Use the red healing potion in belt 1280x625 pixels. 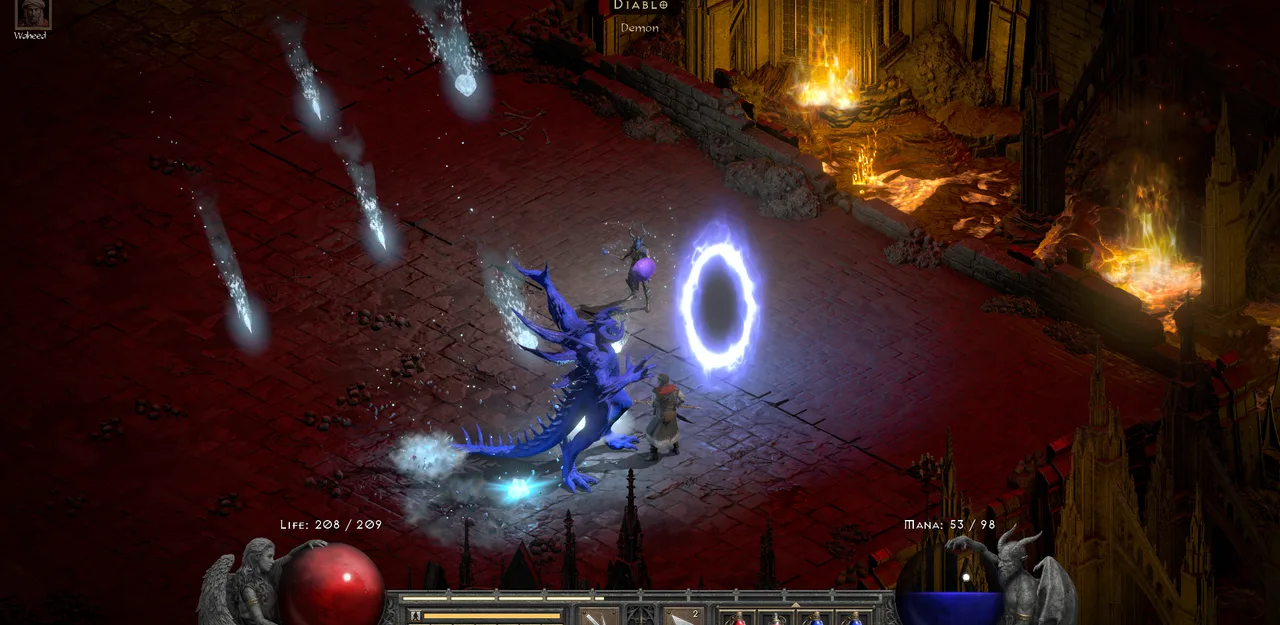point(738,617)
